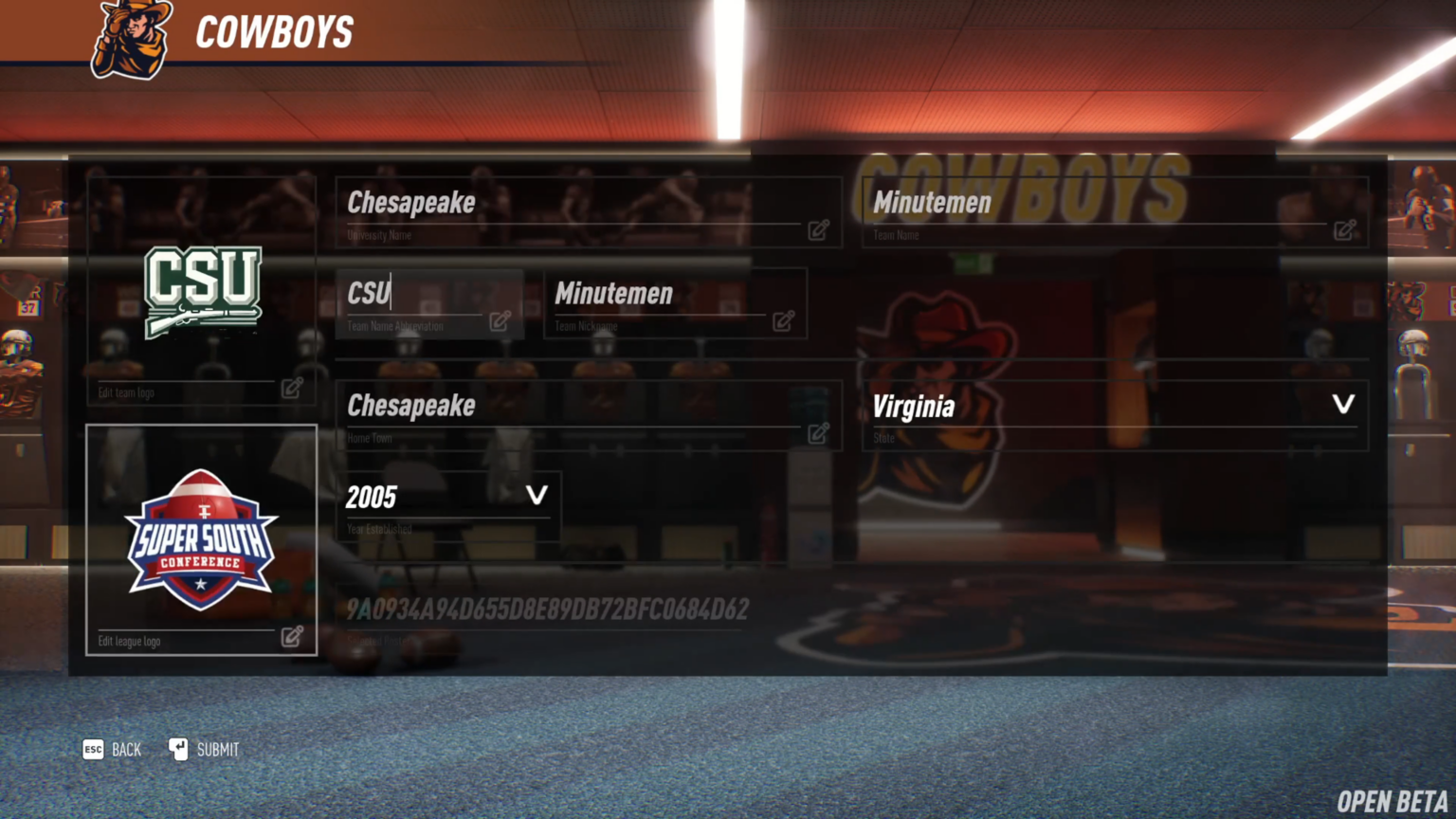Image resolution: width=1456 pixels, height=819 pixels.
Task: Click the edit pencil beside Team Nickname
Action: 784,321
